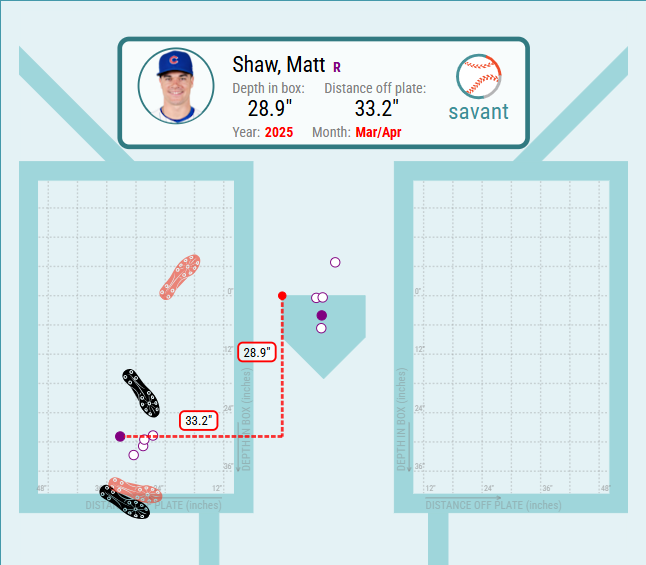The height and width of the screenshot is (565, 646).
Task: Select the Shaw, Matt player name
Action: point(279,65)
